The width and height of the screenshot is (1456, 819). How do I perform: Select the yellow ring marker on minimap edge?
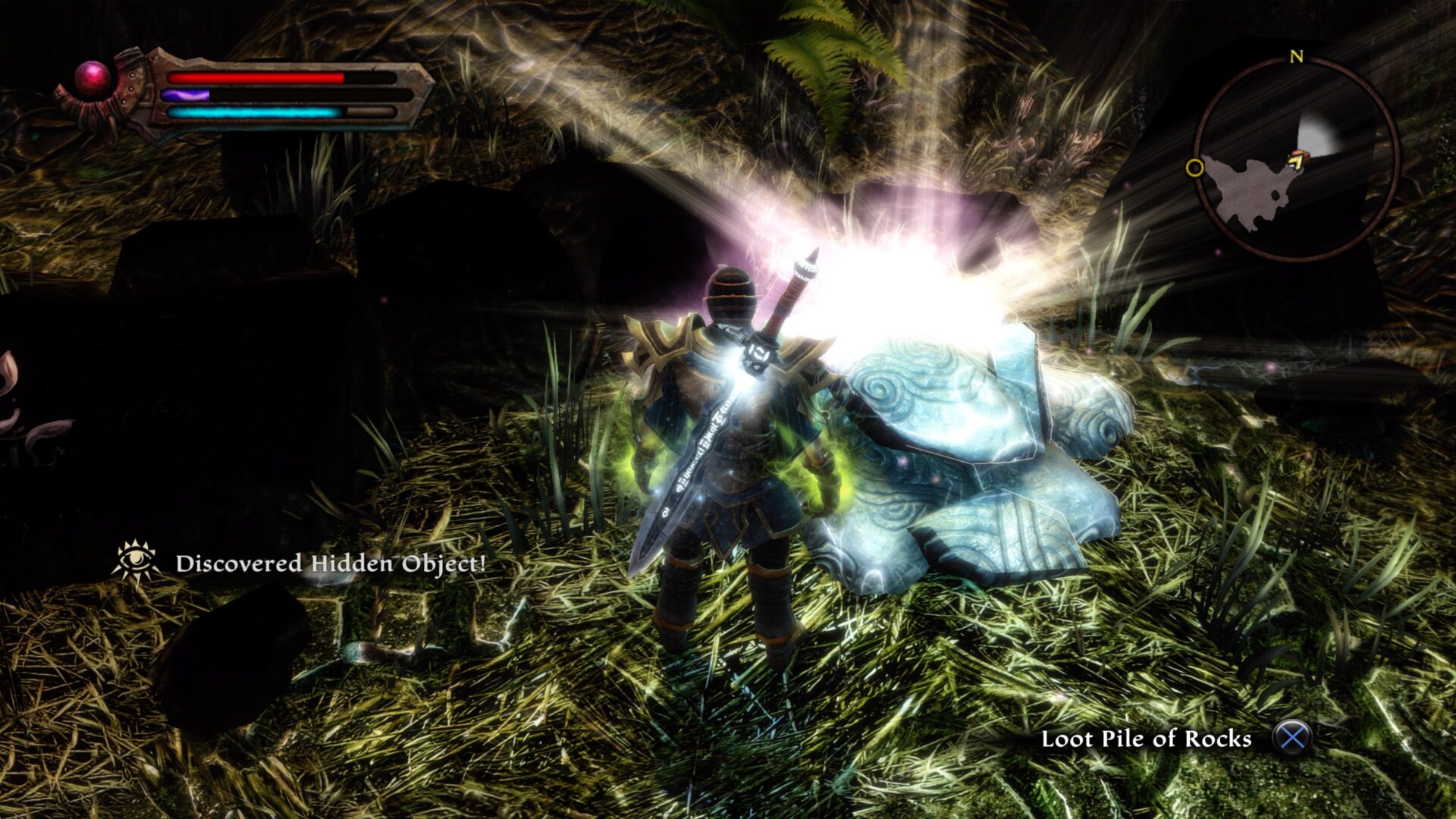pos(1194,168)
